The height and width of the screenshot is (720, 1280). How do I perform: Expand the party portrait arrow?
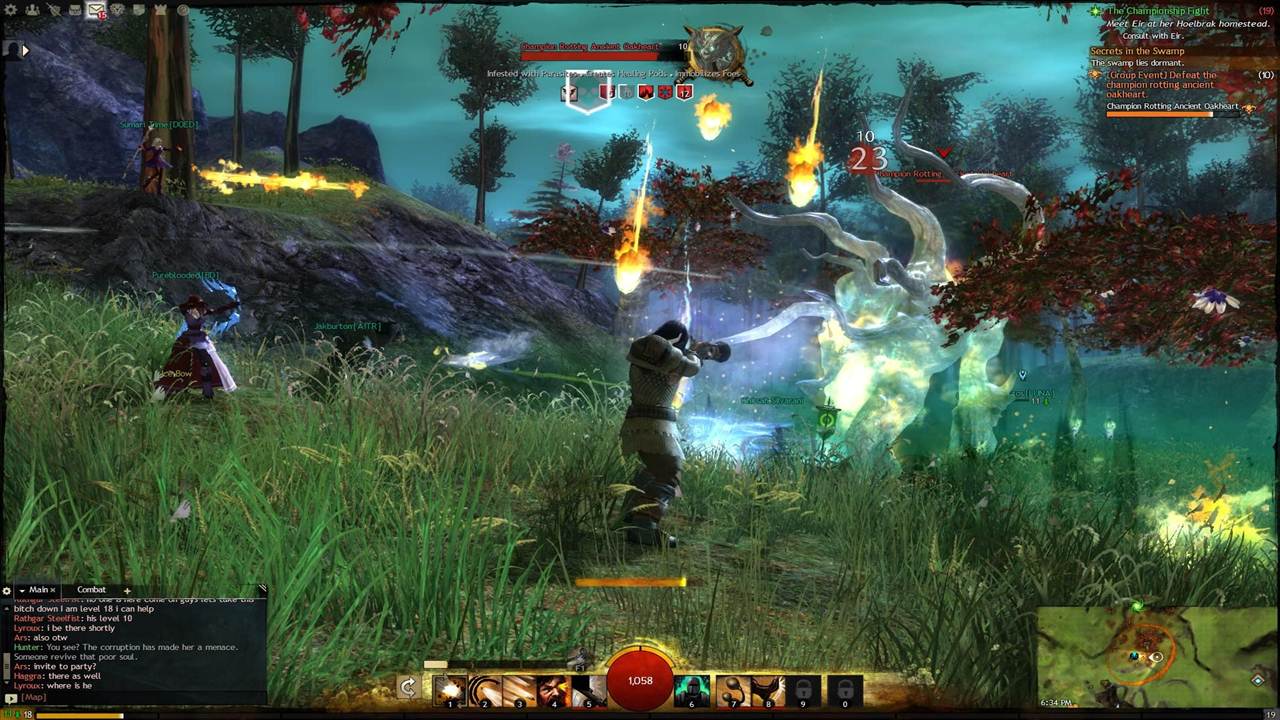coord(25,49)
